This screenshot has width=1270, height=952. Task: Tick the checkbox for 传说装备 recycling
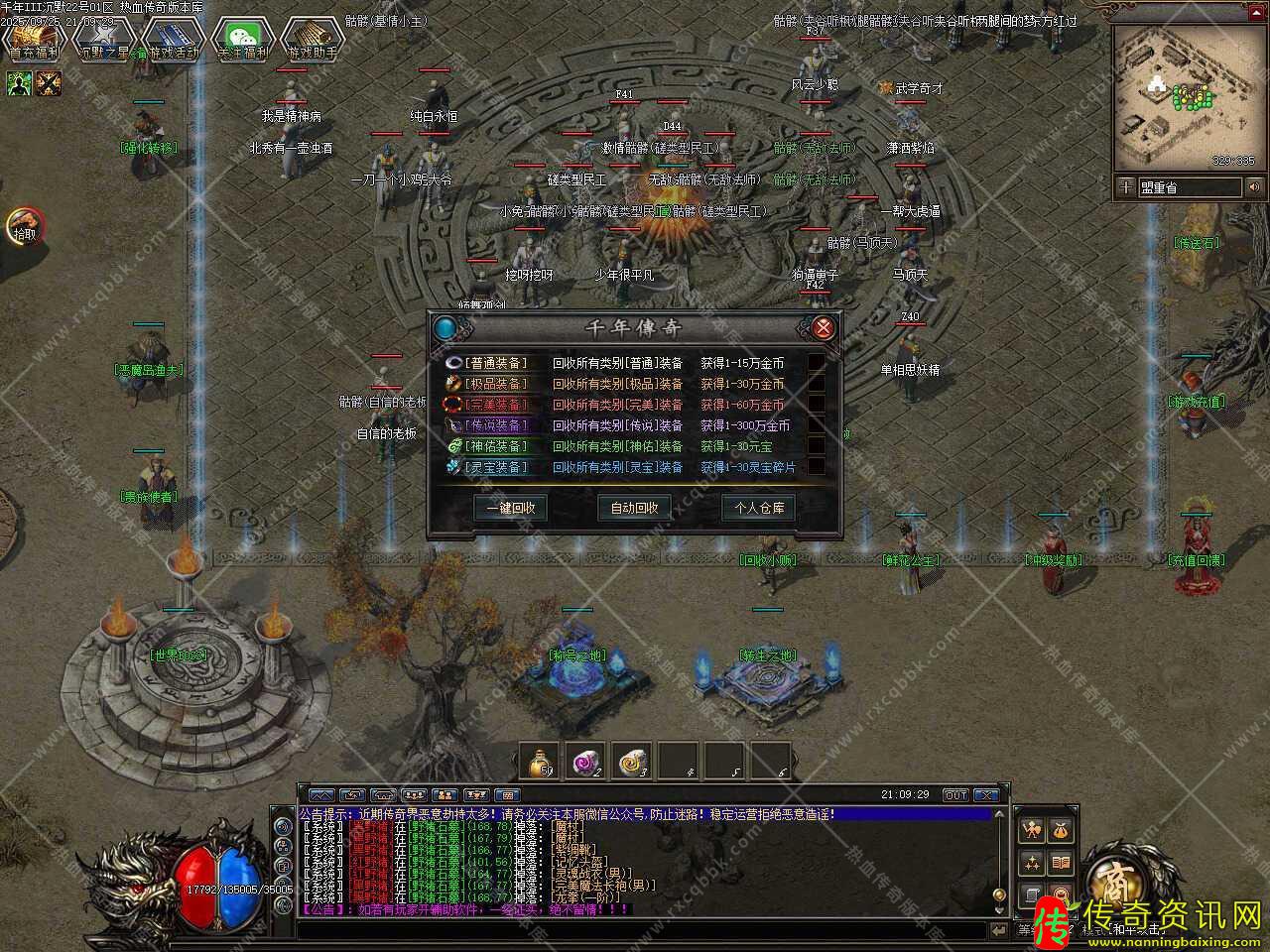point(816,425)
